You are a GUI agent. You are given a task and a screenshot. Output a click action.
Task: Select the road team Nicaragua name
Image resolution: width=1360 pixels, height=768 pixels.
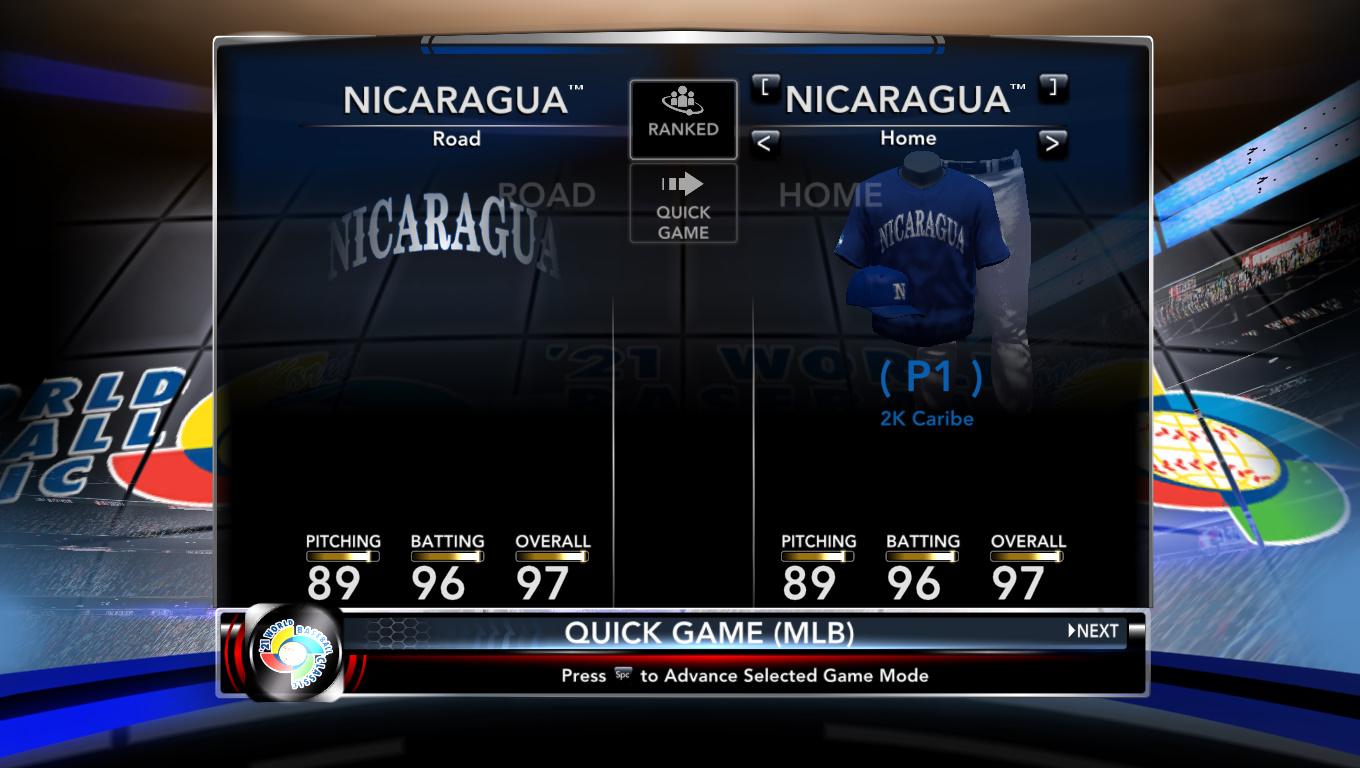click(x=456, y=100)
